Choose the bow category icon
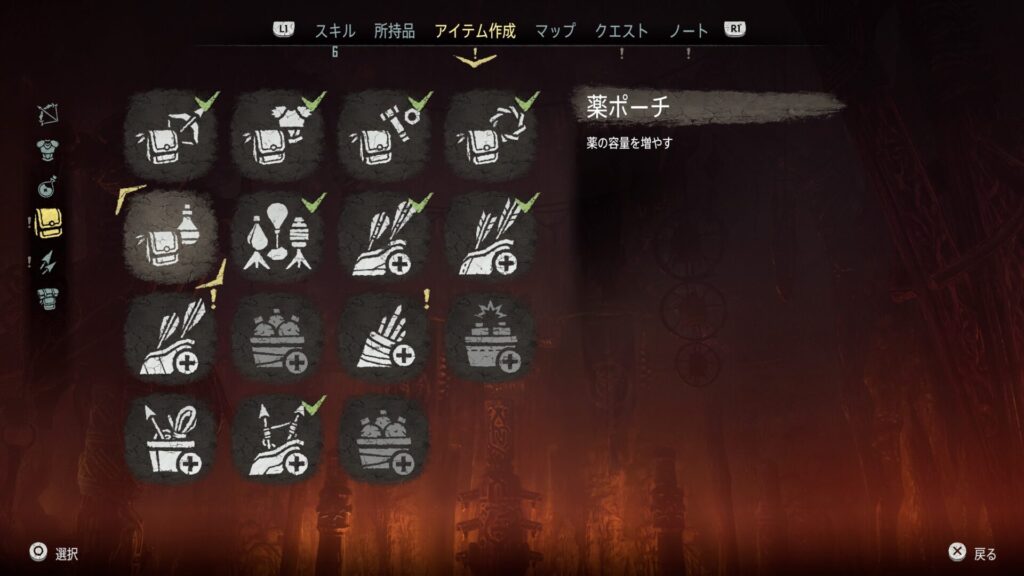Image resolution: width=1024 pixels, height=576 pixels. click(x=48, y=116)
